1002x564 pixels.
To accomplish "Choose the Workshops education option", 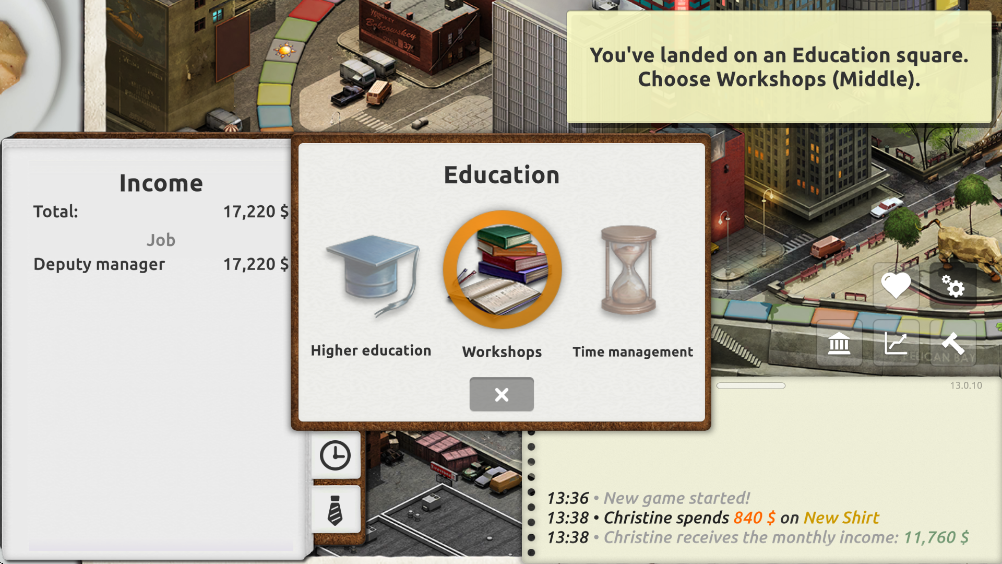I will tap(502, 270).
